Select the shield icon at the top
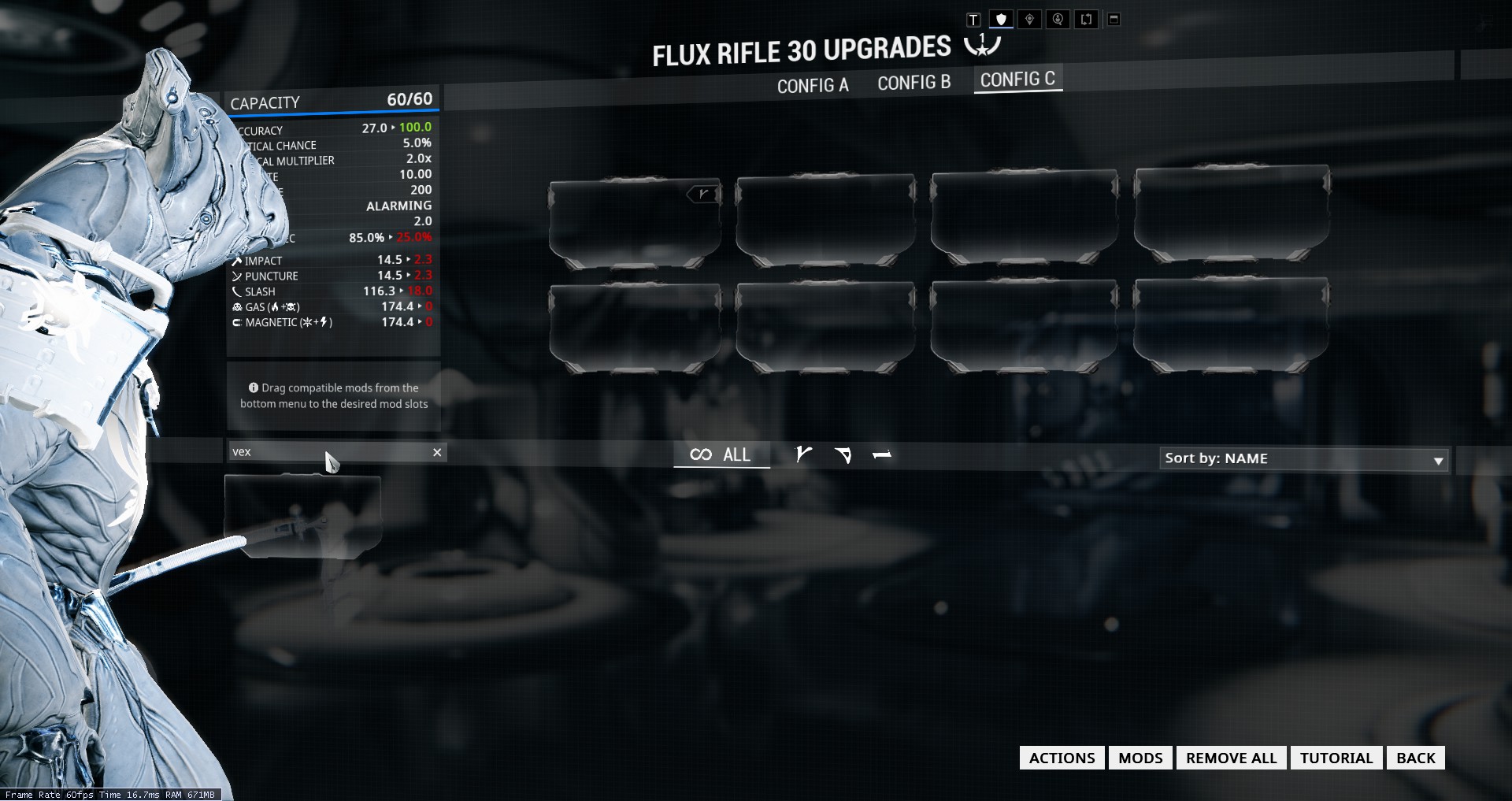 [1001, 20]
